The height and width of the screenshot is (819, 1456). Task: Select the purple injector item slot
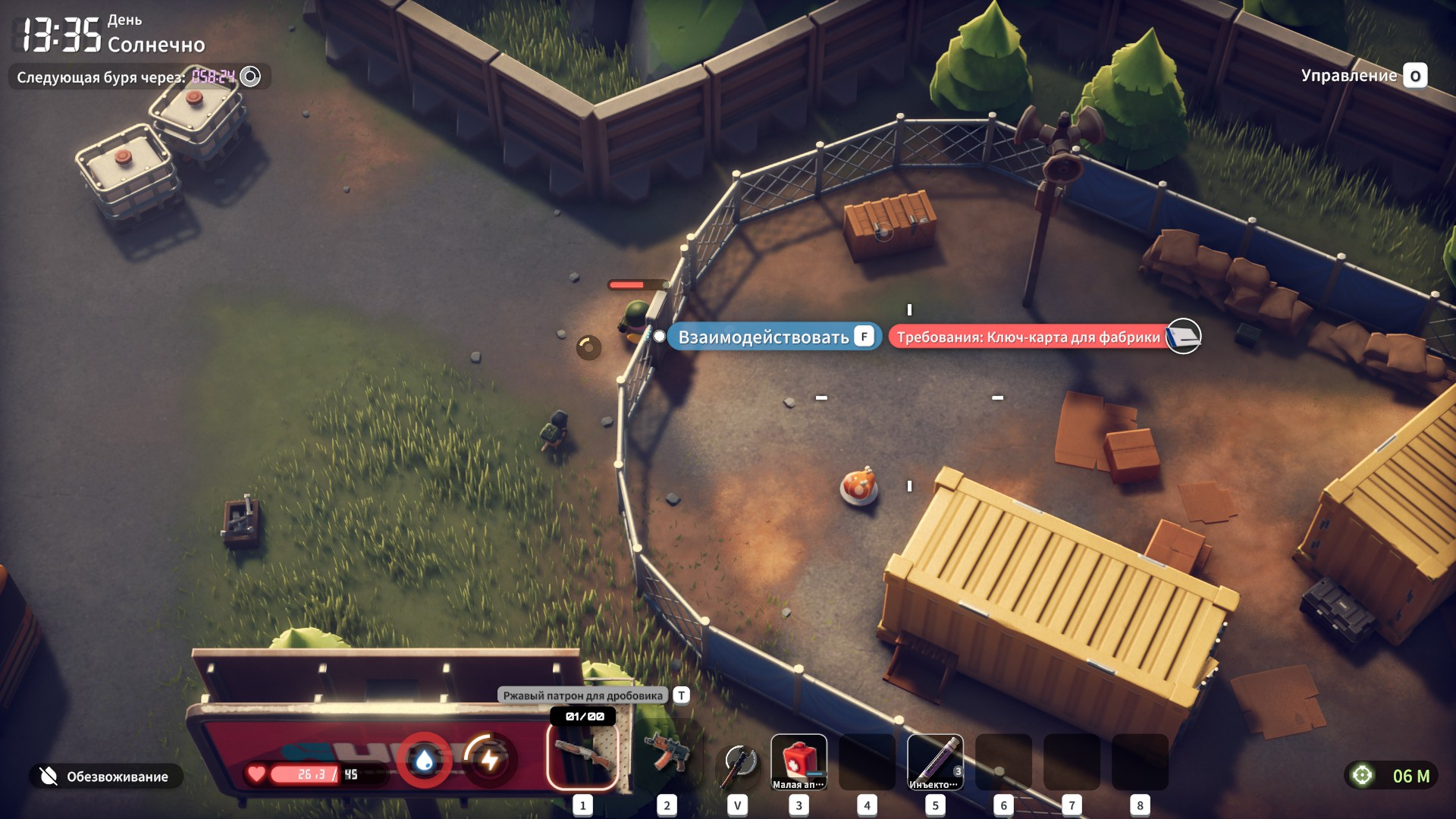935,762
